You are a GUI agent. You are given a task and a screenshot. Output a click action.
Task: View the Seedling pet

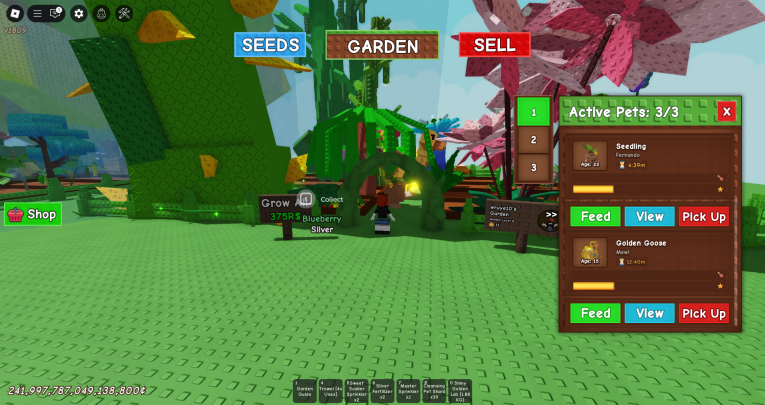649,216
